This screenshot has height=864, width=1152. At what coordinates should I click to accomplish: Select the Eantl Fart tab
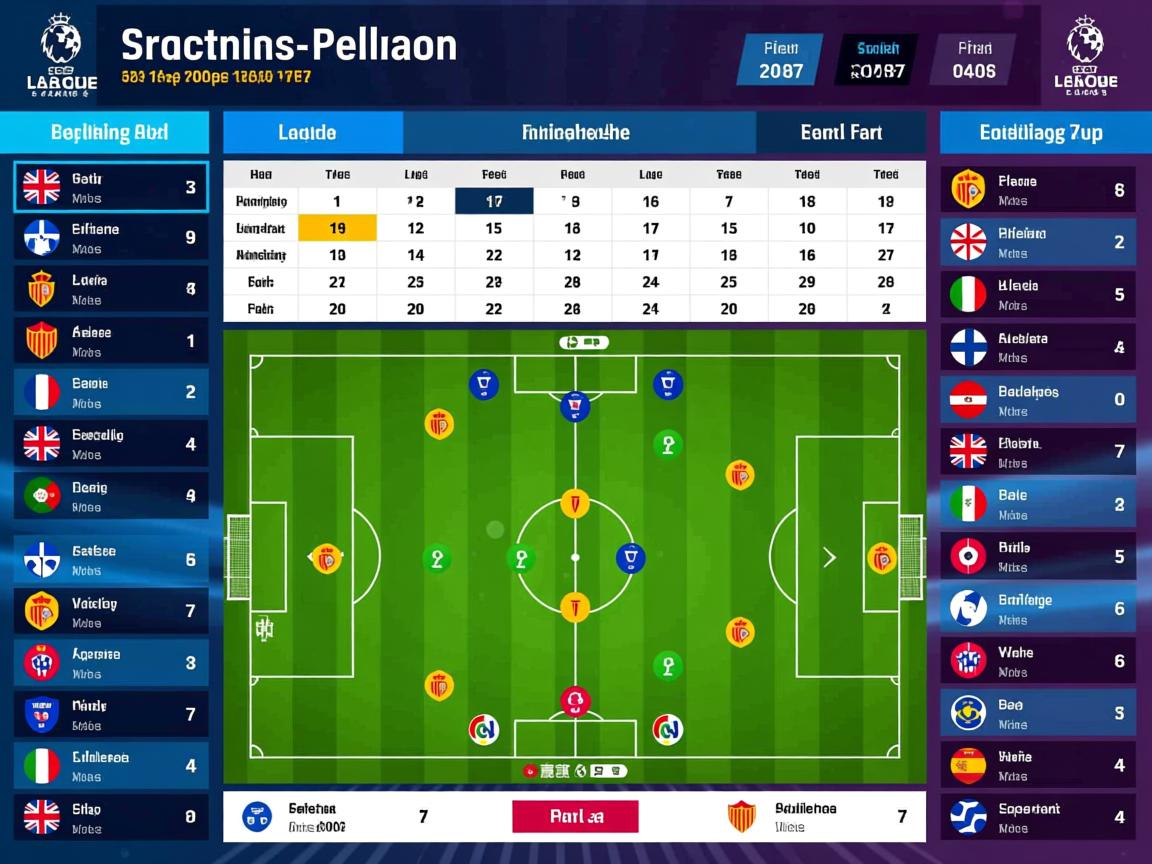pos(840,132)
